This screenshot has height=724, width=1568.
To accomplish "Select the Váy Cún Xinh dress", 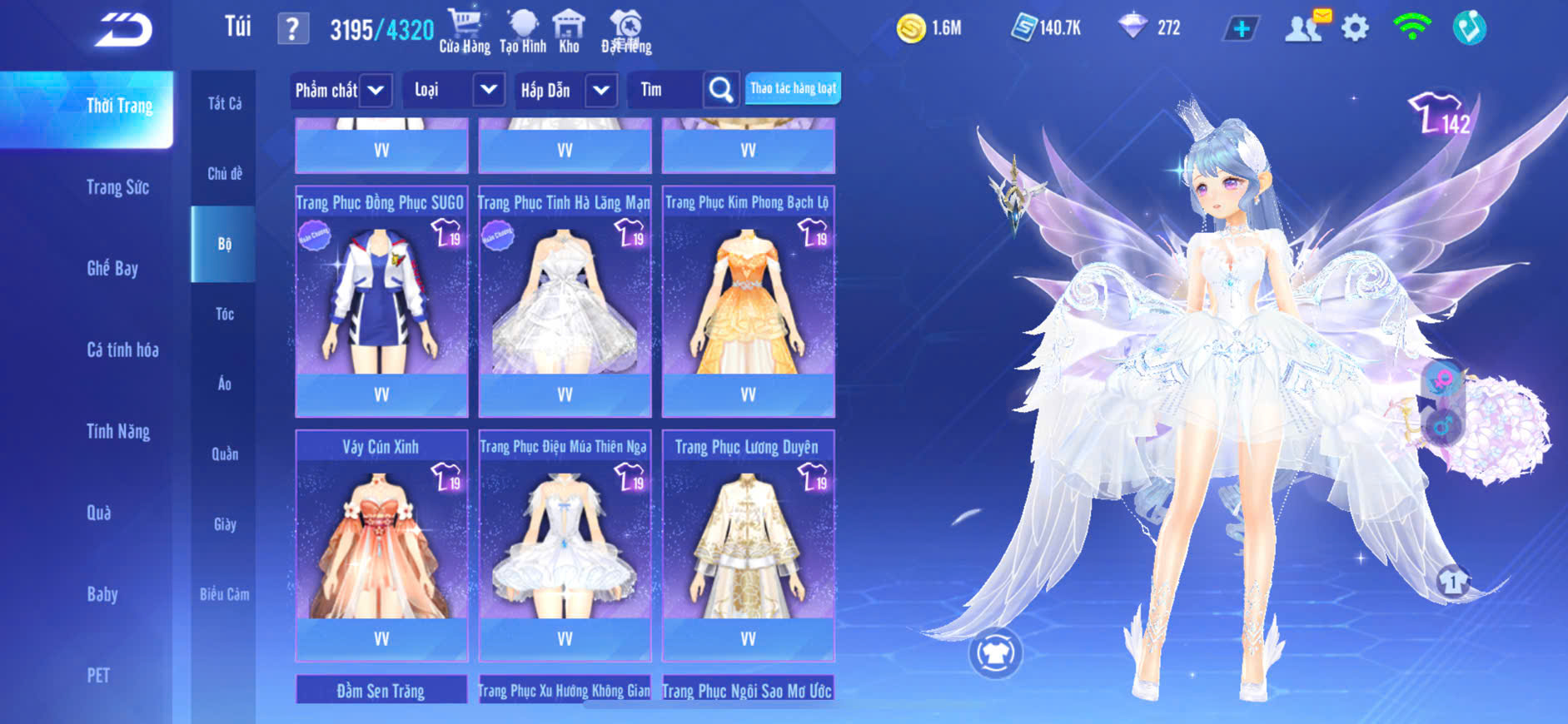I will pyautogui.click(x=381, y=544).
